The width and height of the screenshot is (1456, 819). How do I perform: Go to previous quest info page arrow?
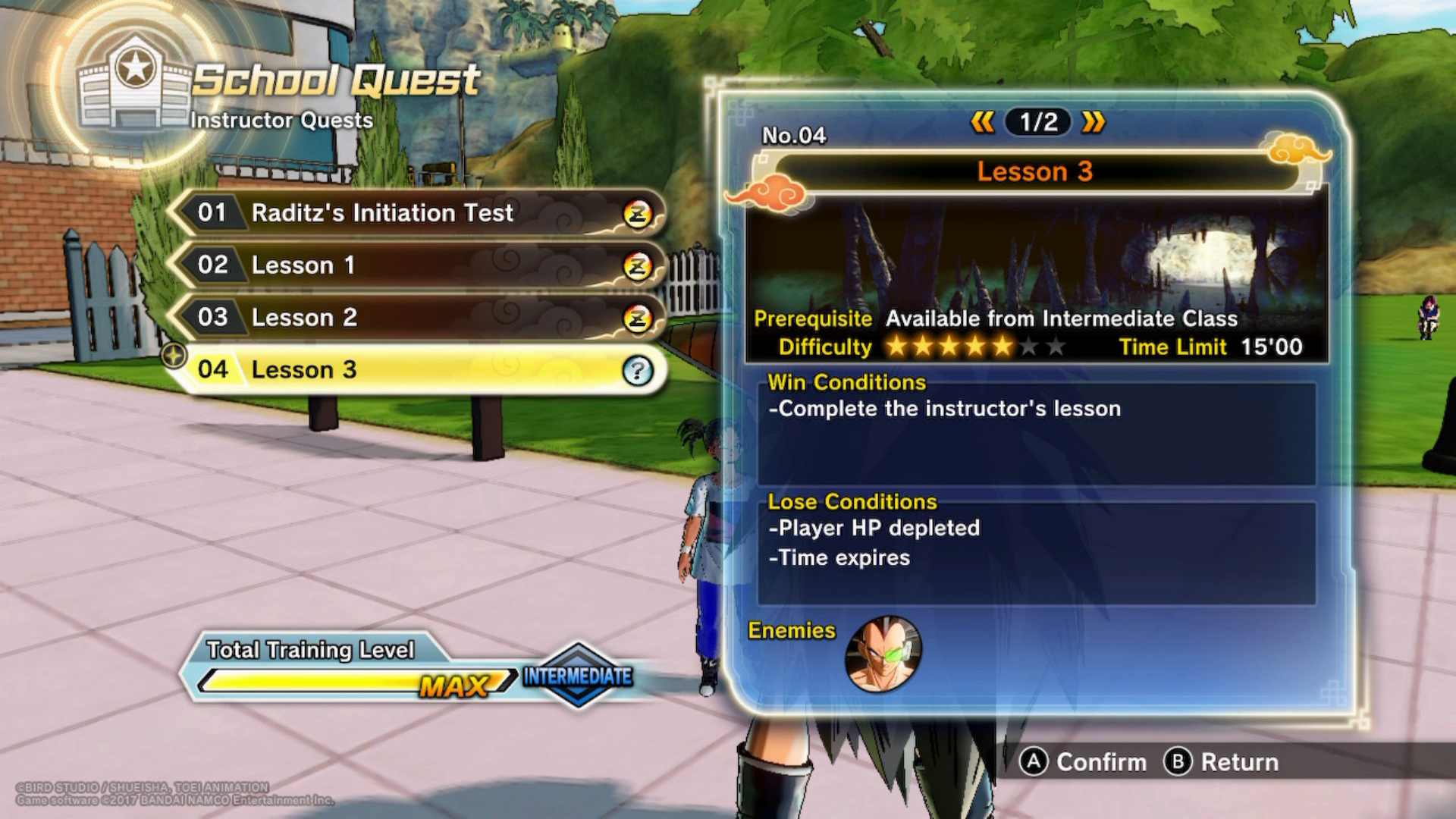(982, 122)
